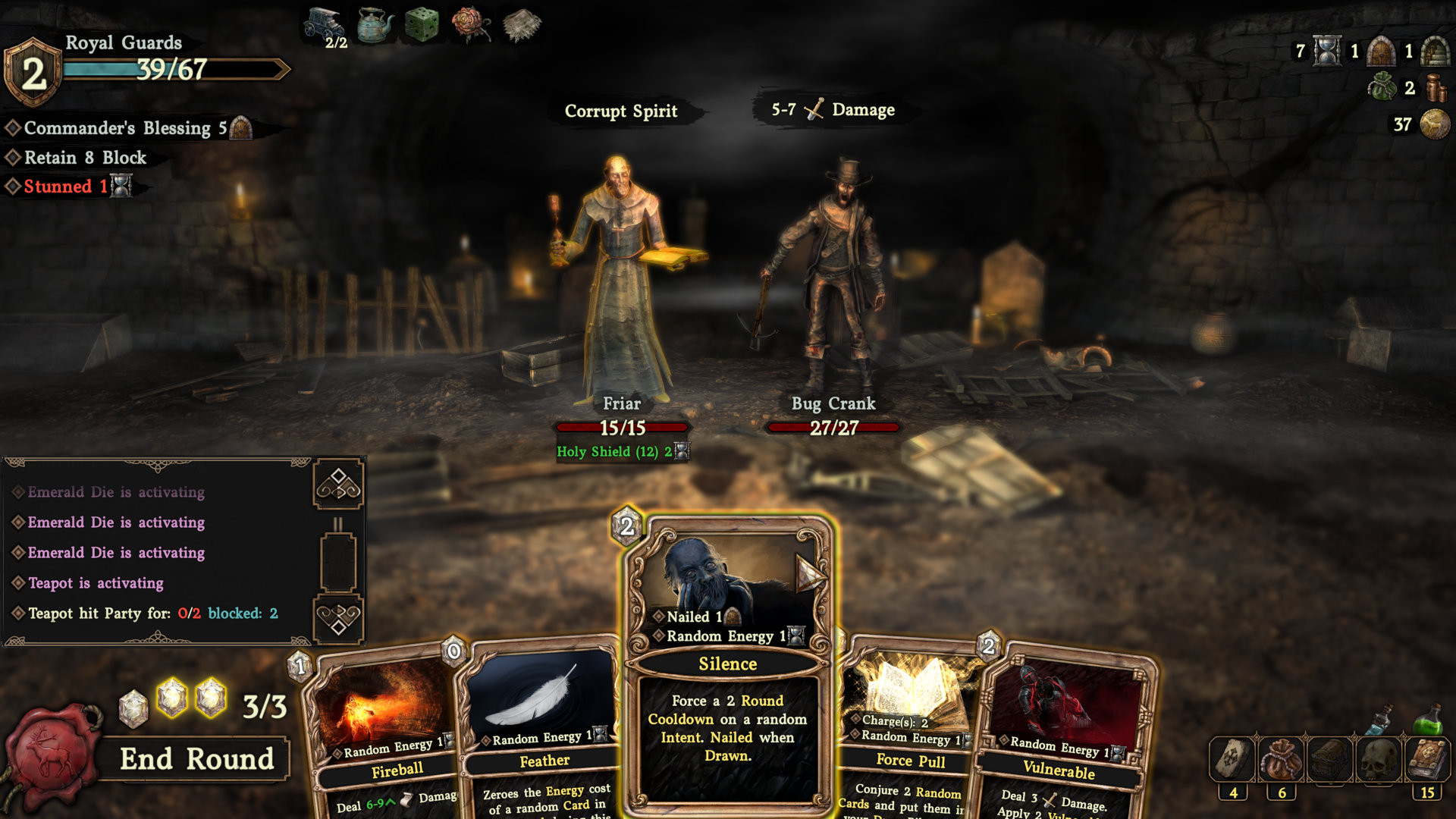End the current round
This screenshot has height=819, width=1456.
[x=196, y=759]
